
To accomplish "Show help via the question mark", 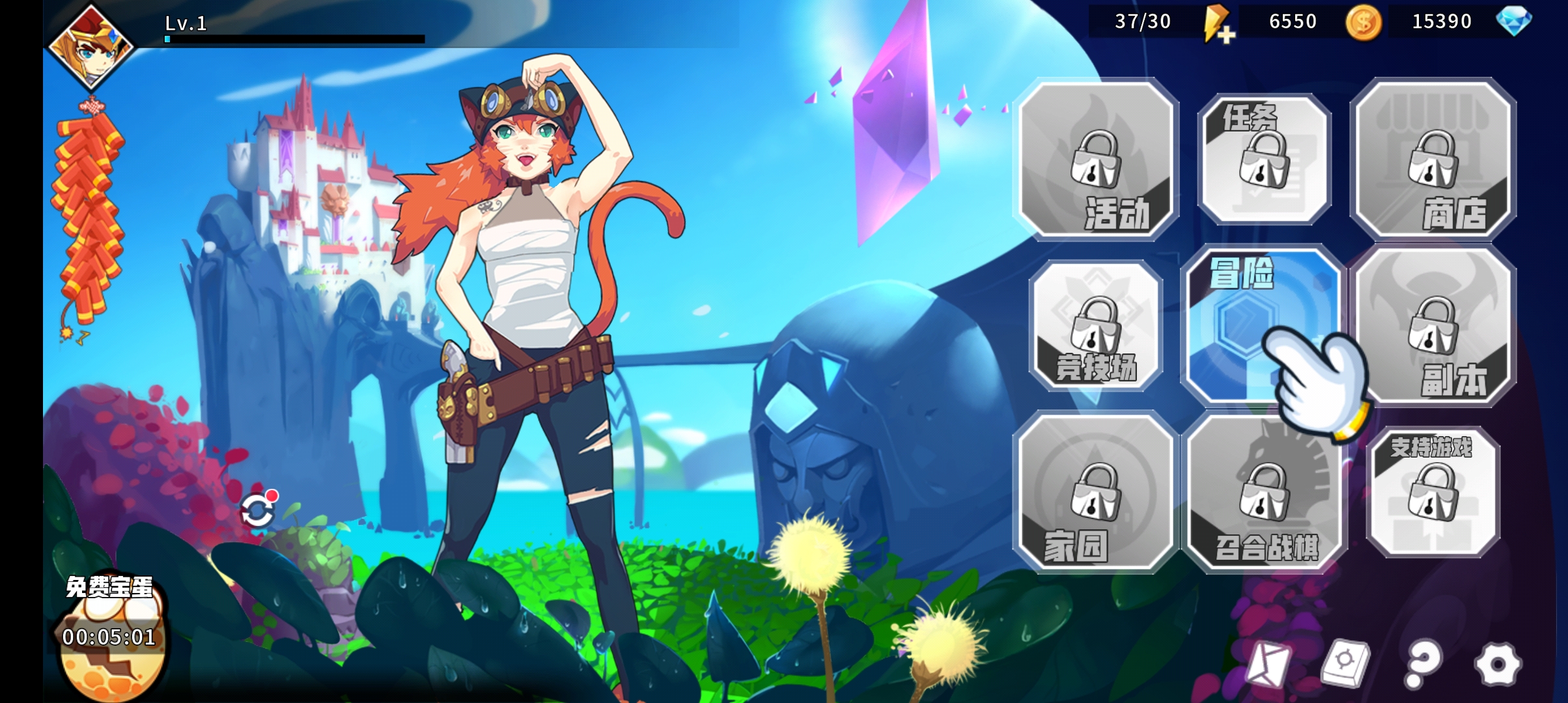I will point(1423,664).
